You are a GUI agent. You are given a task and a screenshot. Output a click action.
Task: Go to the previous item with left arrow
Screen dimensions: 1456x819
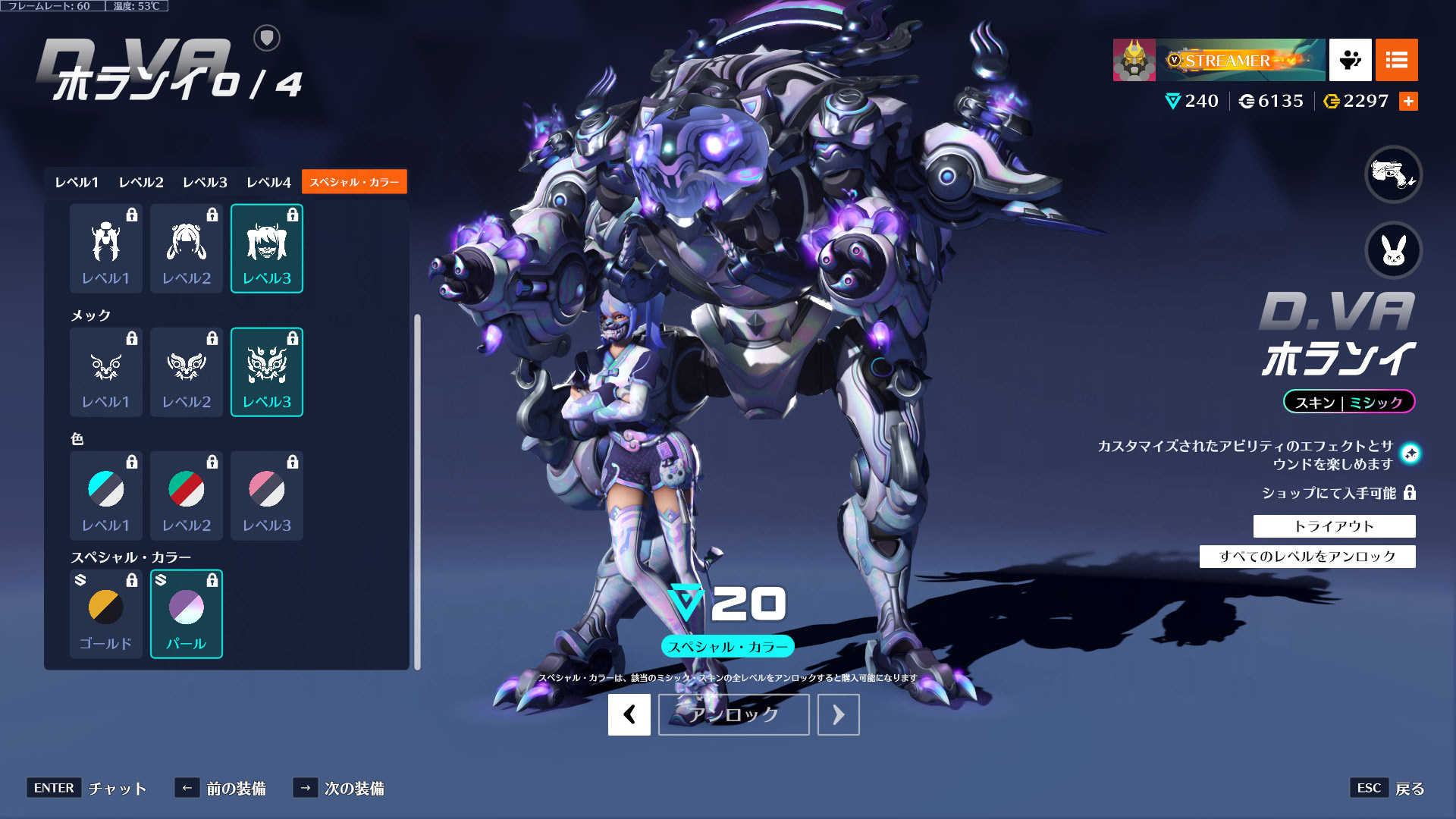click(629, 714)
